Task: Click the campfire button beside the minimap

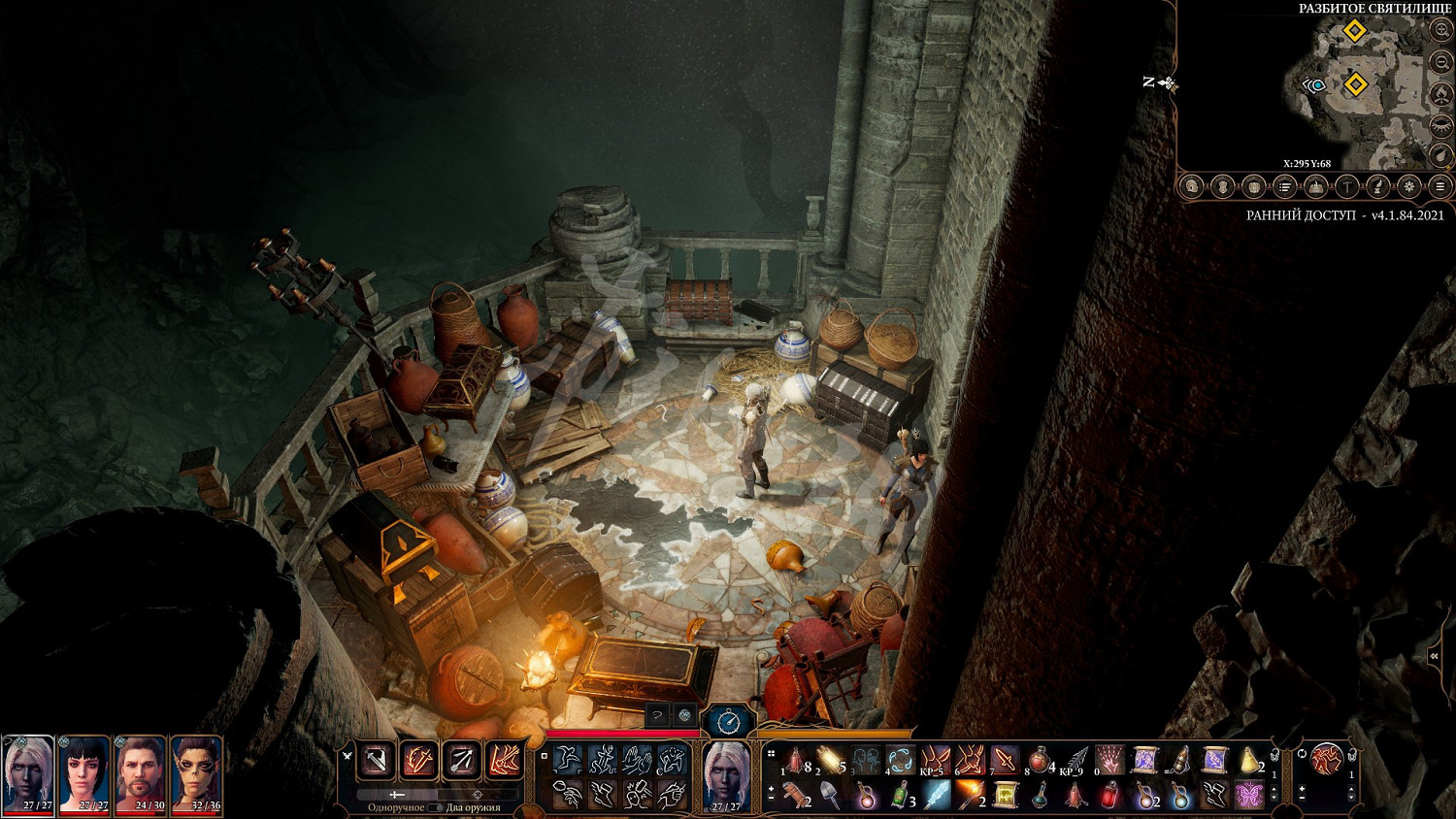Action: pyautogui.click(x=1441, y=94)
